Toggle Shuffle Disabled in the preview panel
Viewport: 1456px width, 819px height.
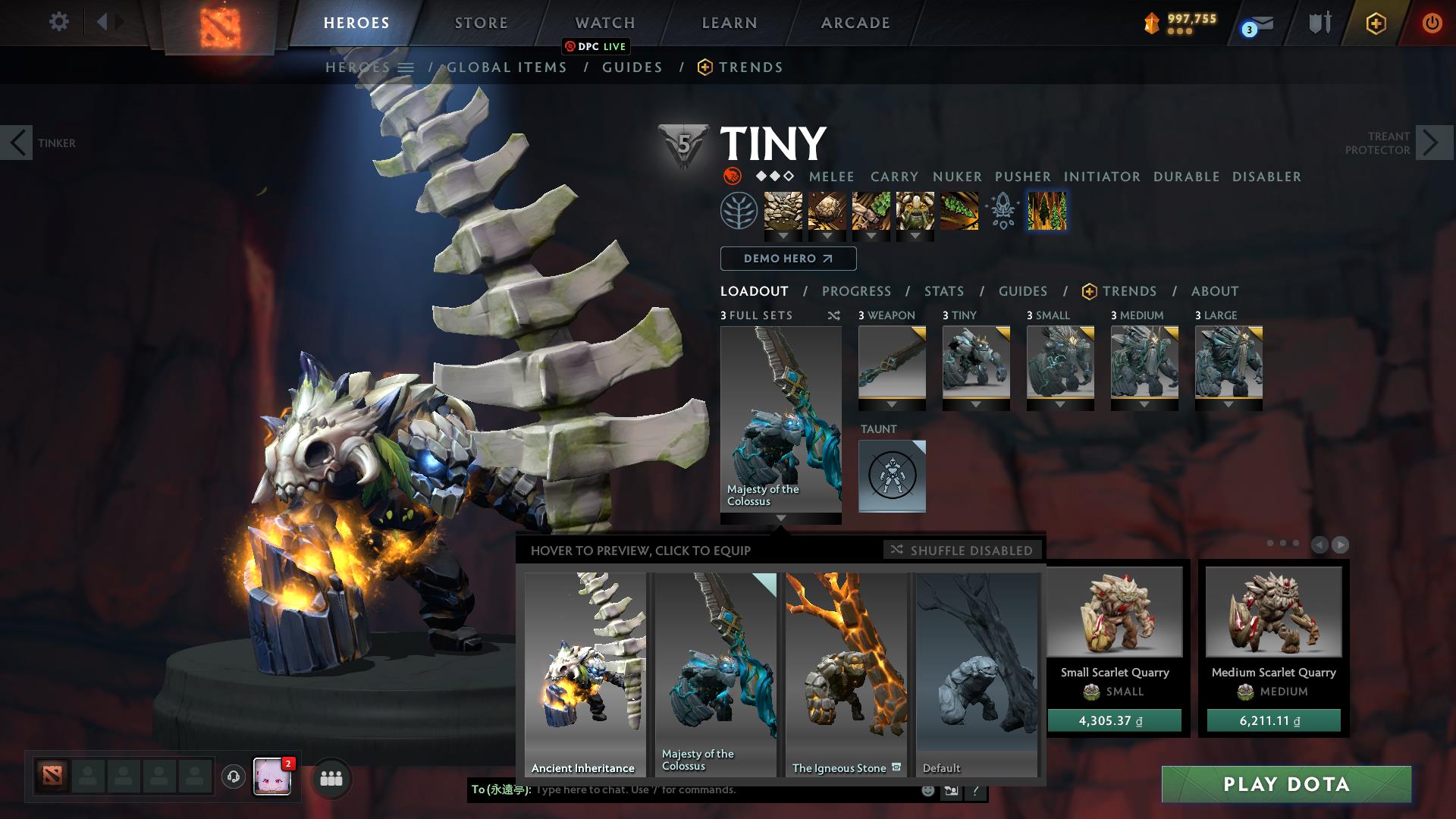tap(962, 551)
